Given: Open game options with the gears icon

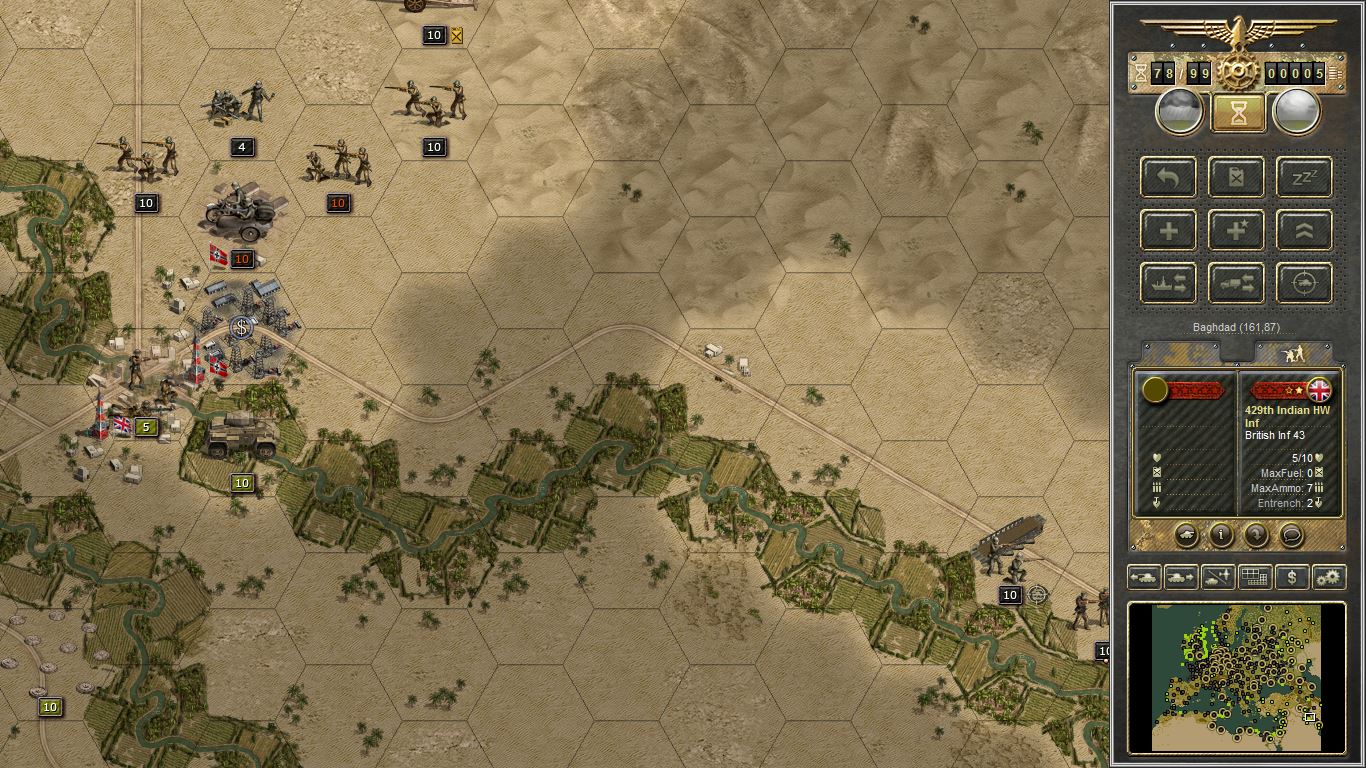Looking at the screenshot, I should tap(1327, 578).
